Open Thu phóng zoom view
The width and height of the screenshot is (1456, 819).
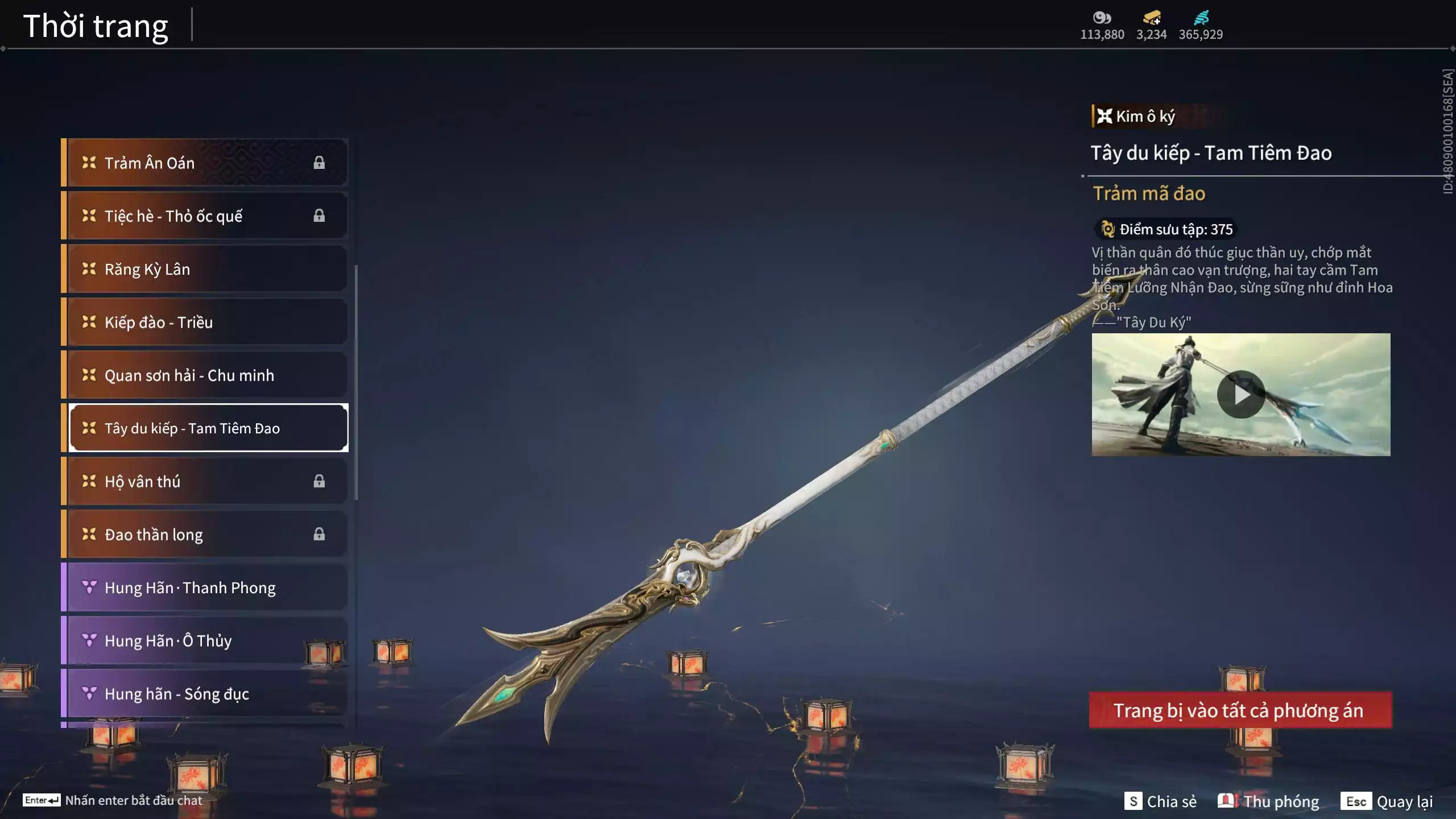(x=1268, y=801)
